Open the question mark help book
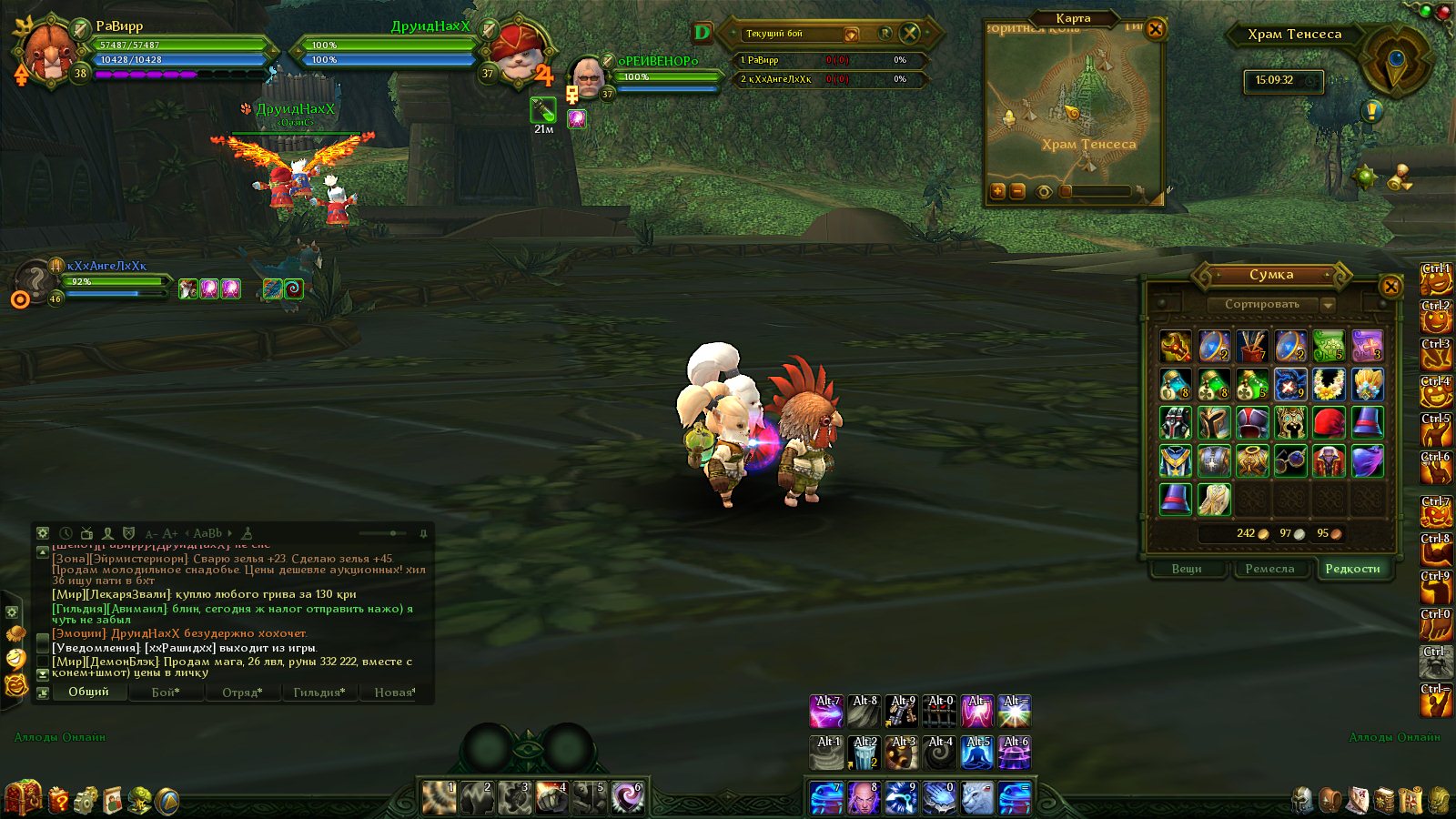This screenshot has width=1456, height=819. click(x=58, y=800)
